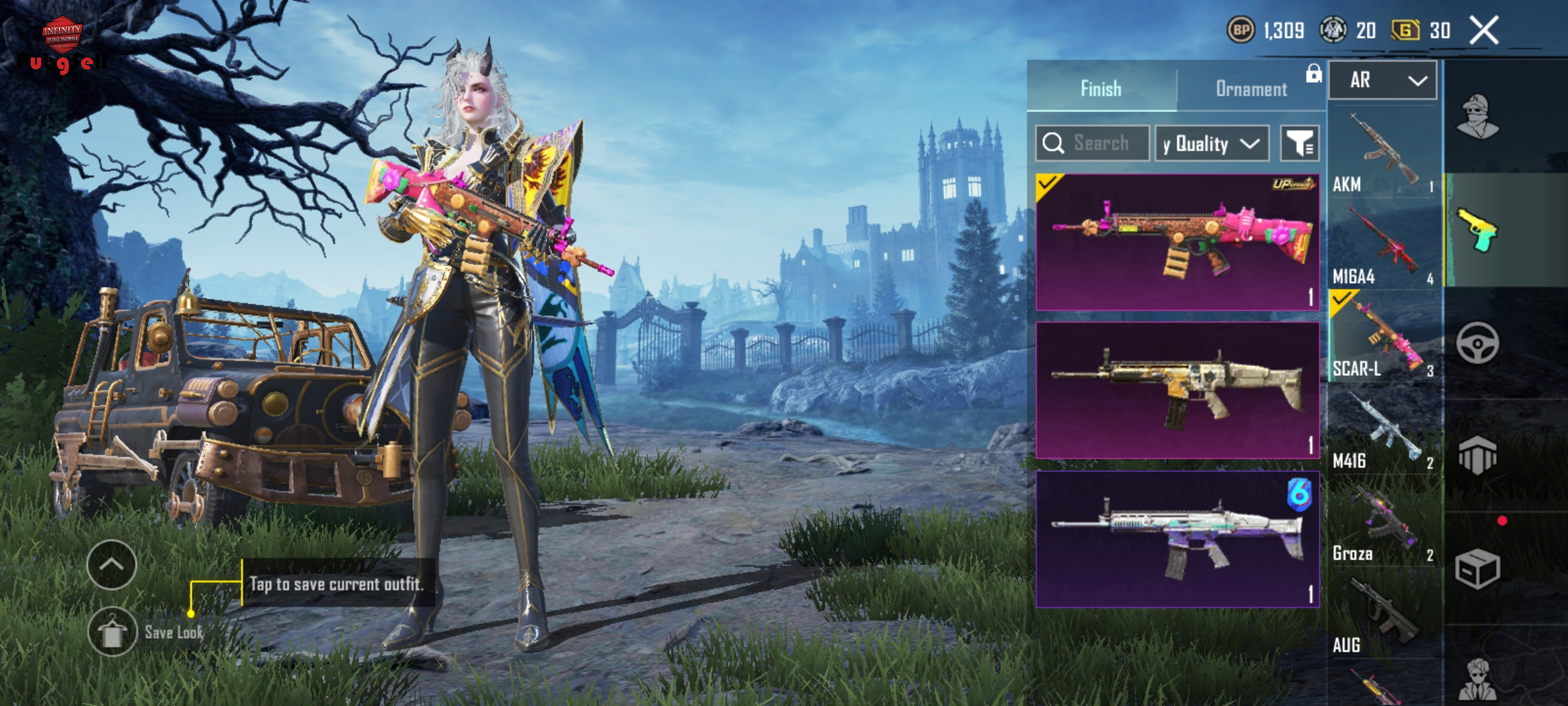
Task: Open the Quality sort dropdown
Action: pos(1212,143)
